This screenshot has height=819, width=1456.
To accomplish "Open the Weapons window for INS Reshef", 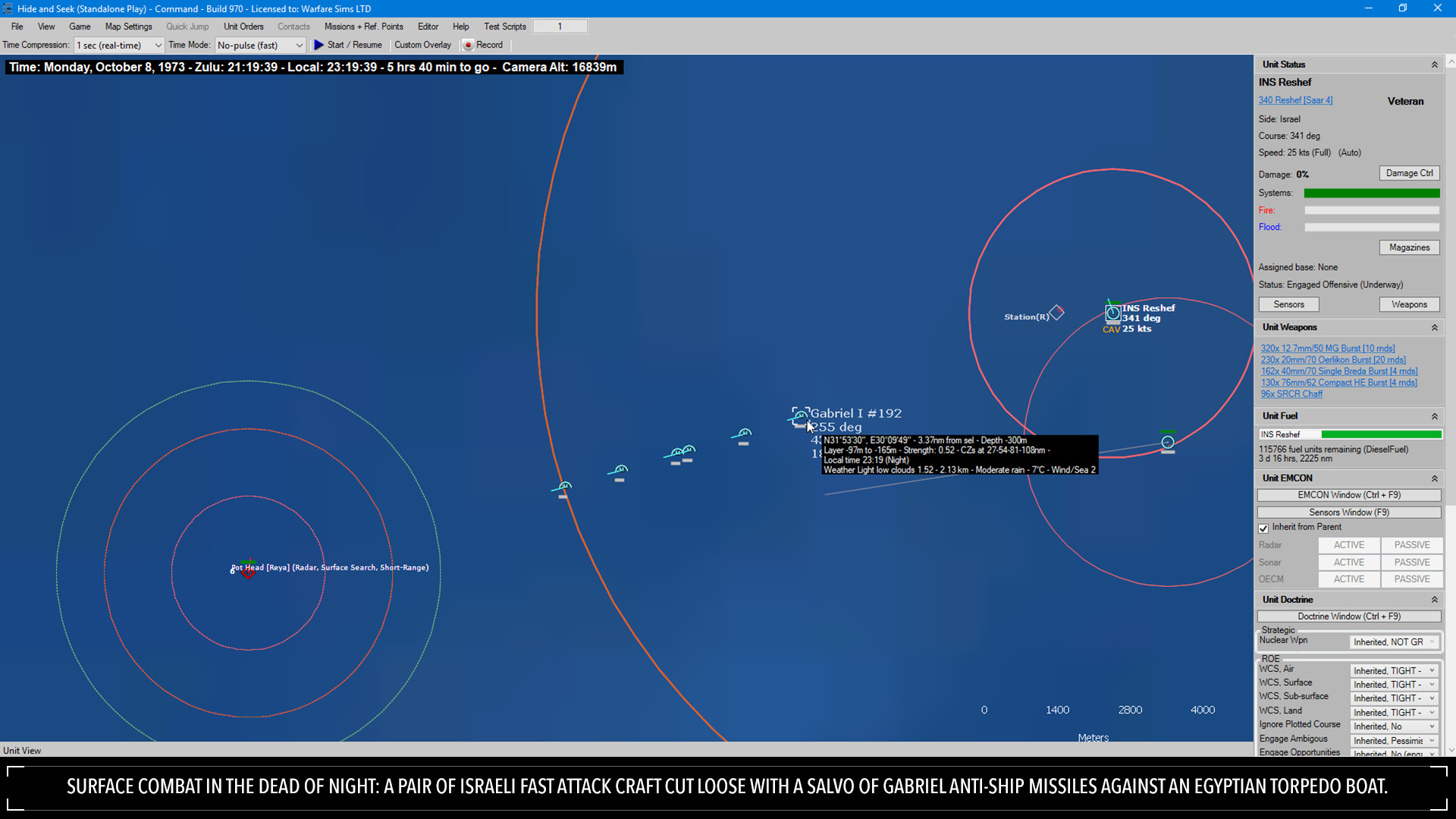I will tap(1409, 304).
